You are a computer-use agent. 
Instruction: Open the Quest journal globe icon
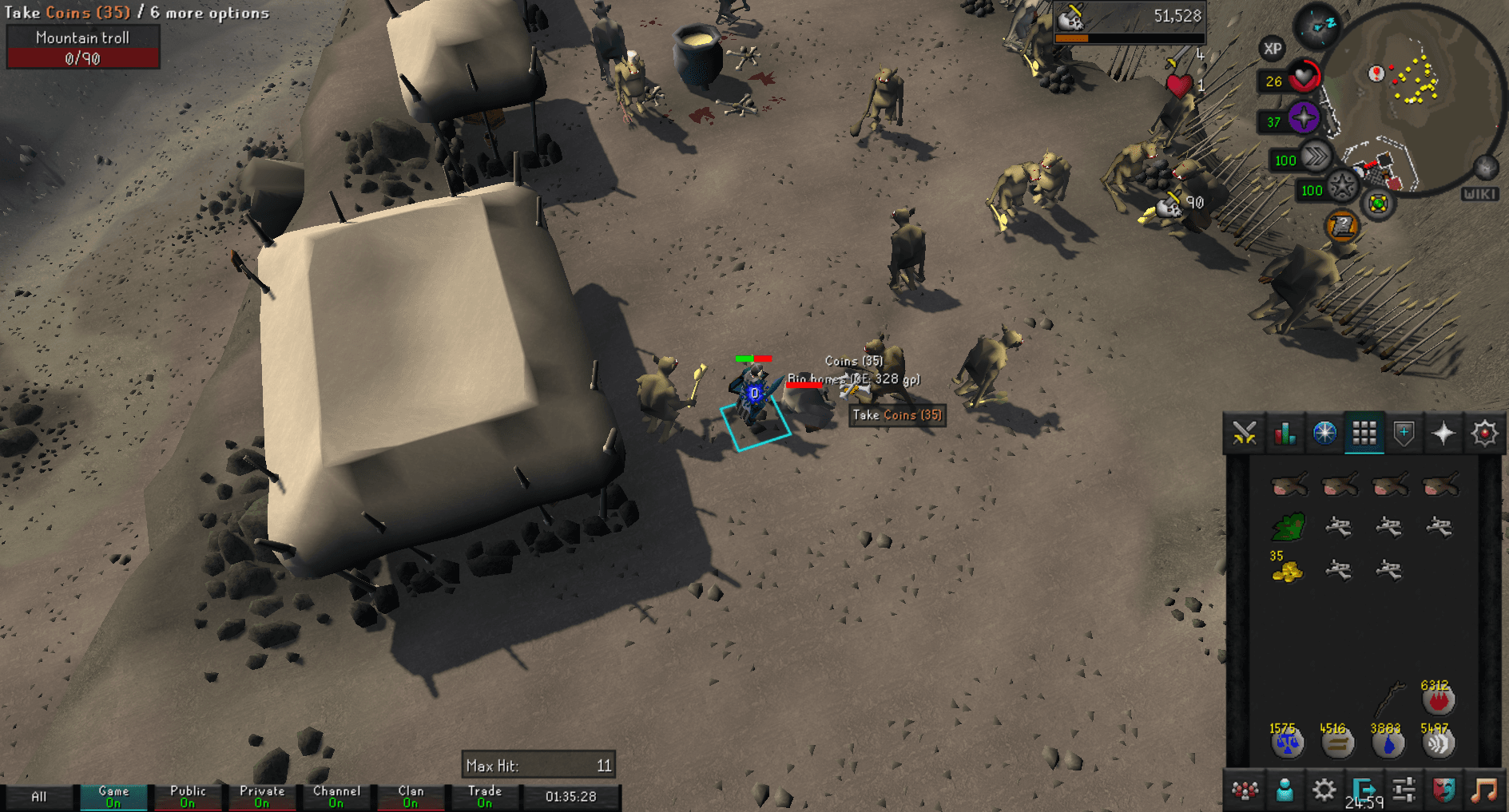pyautogui.click(x=1324, y=433)
